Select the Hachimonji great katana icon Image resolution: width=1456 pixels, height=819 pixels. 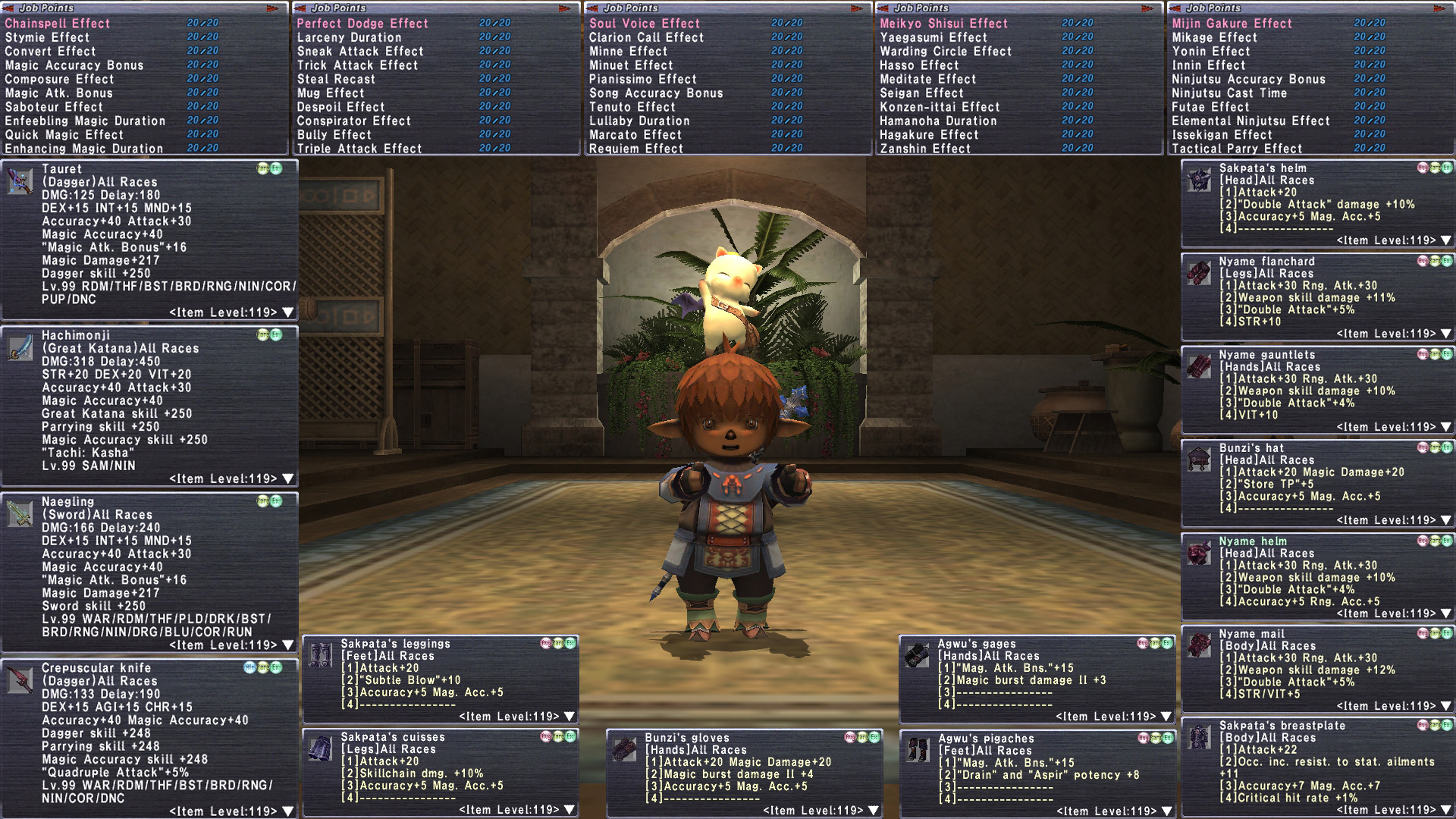[20, 348]
